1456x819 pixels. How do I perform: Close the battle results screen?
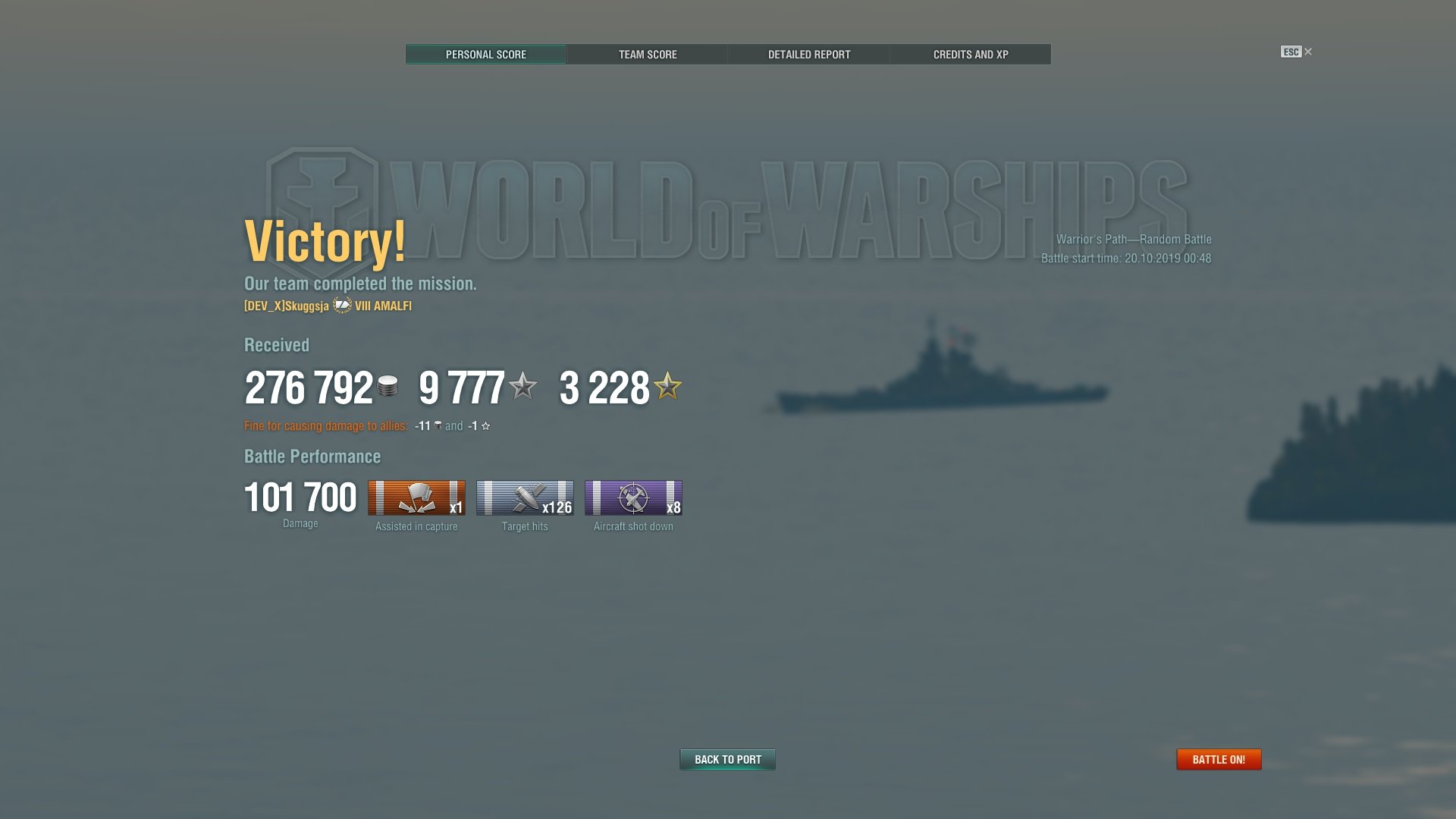tap(1307, 52)
